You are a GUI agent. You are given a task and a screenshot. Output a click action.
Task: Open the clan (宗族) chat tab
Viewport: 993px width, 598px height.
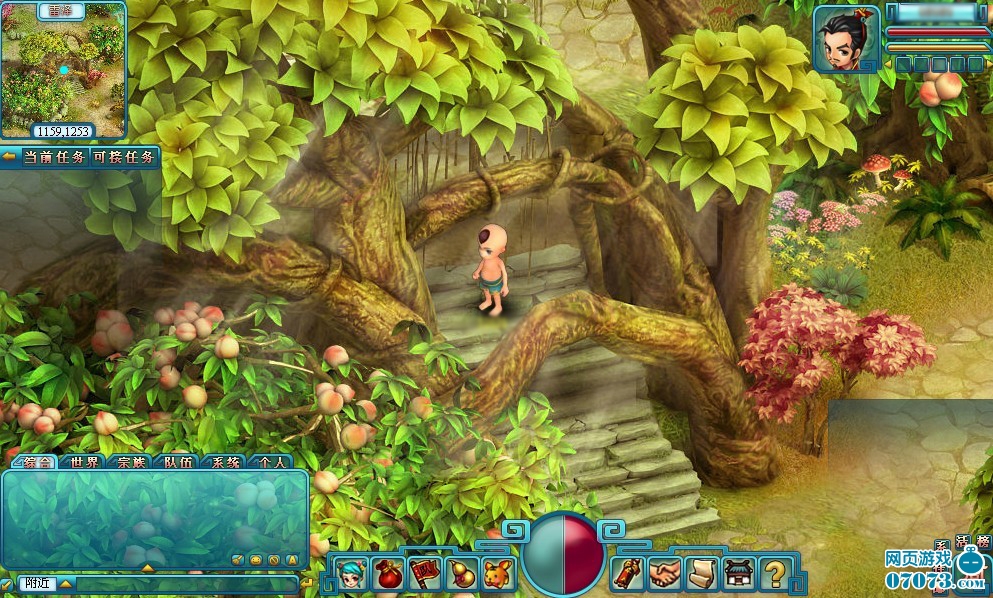[x=130, y=462]
